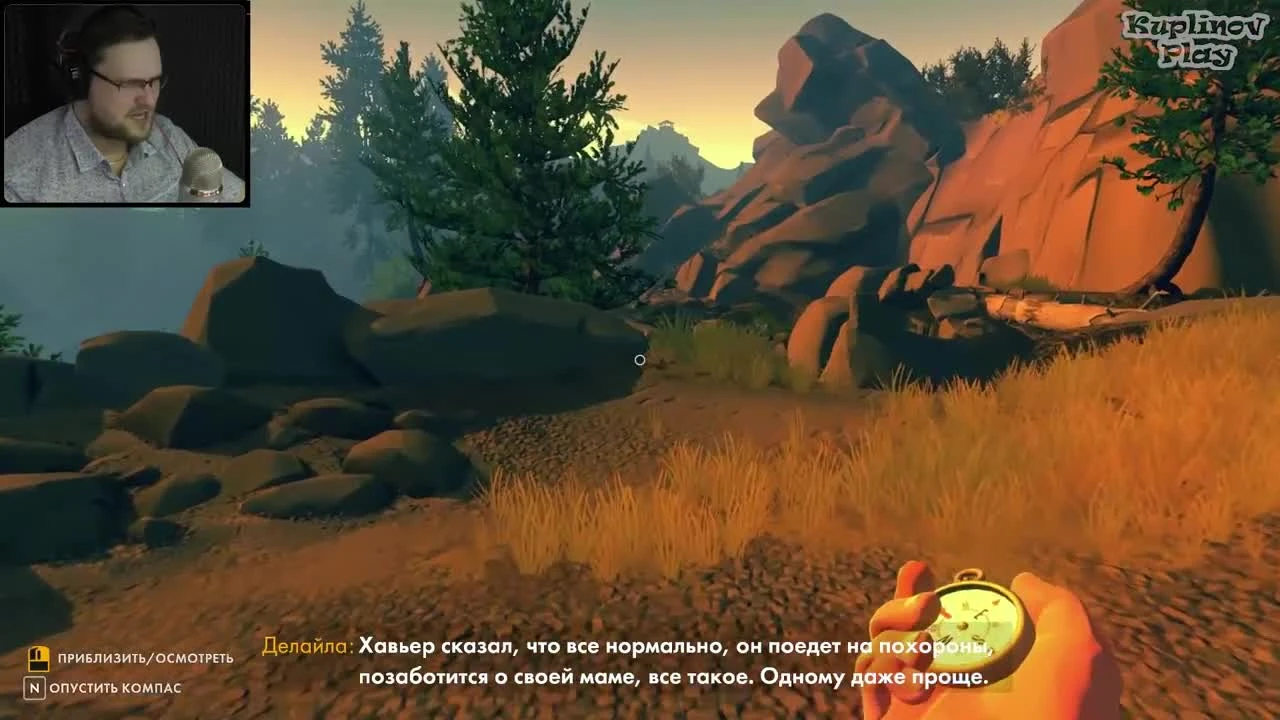Click the aiming reticle circle
This screenshot has height=720, width=1280.
640,360
